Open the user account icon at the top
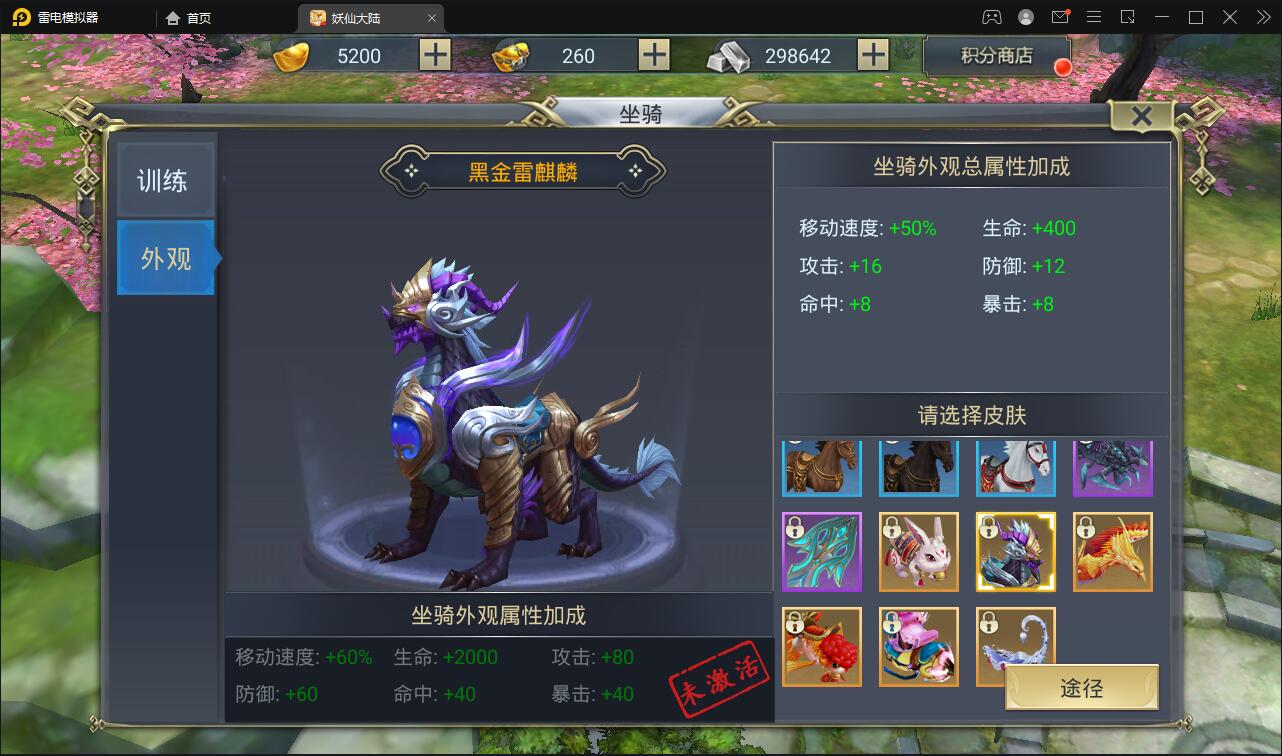This screenshot has width=1282, height=756. 1026,17
